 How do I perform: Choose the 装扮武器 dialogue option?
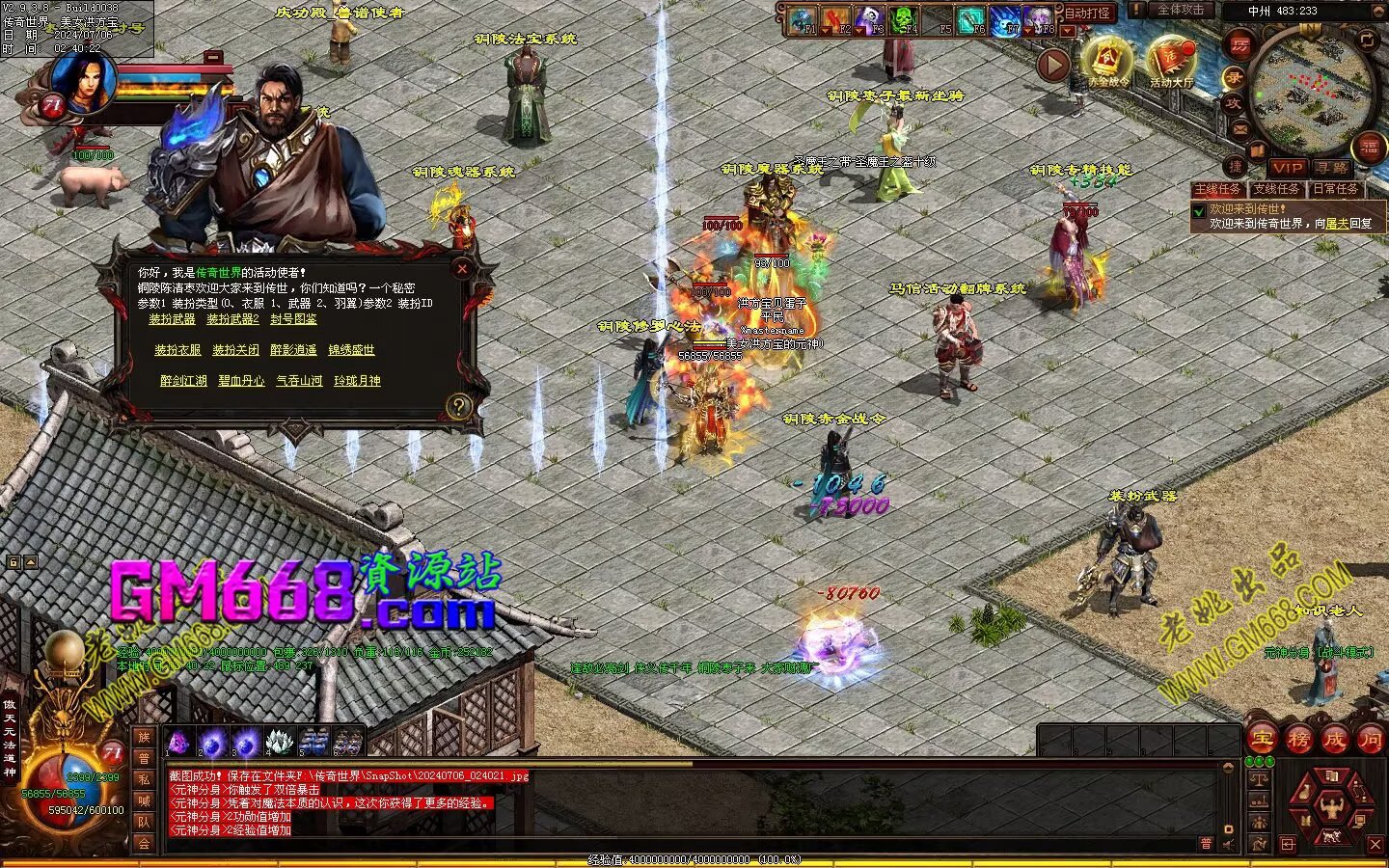pos(172,319)
